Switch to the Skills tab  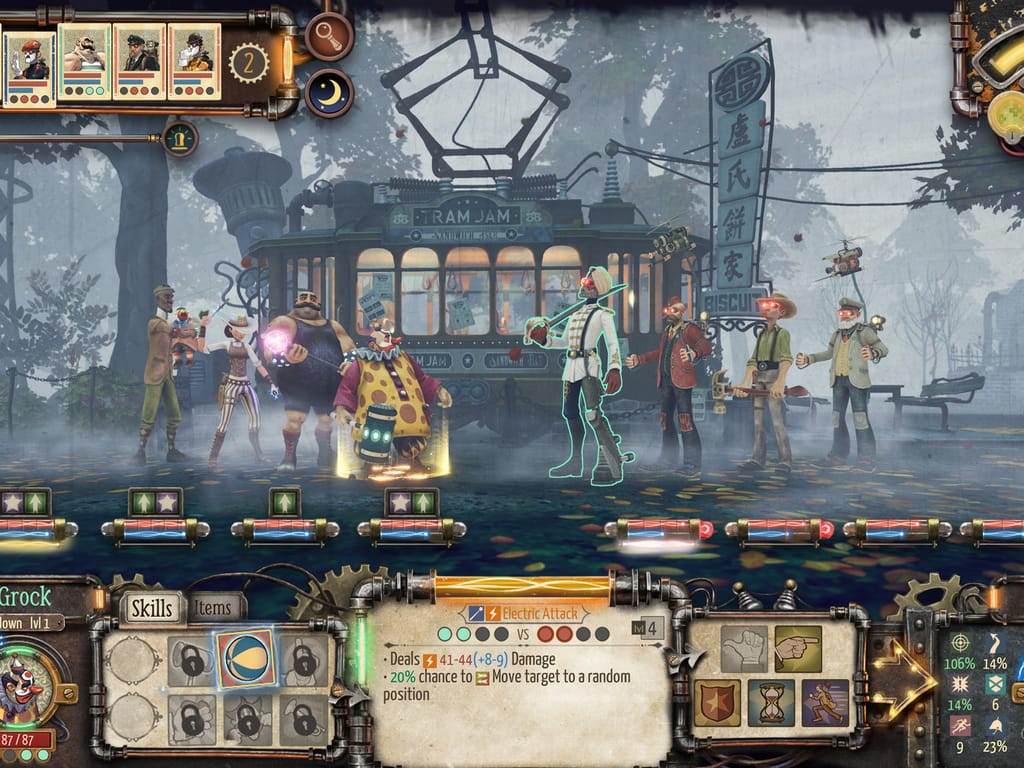click(x=153, y=607)
